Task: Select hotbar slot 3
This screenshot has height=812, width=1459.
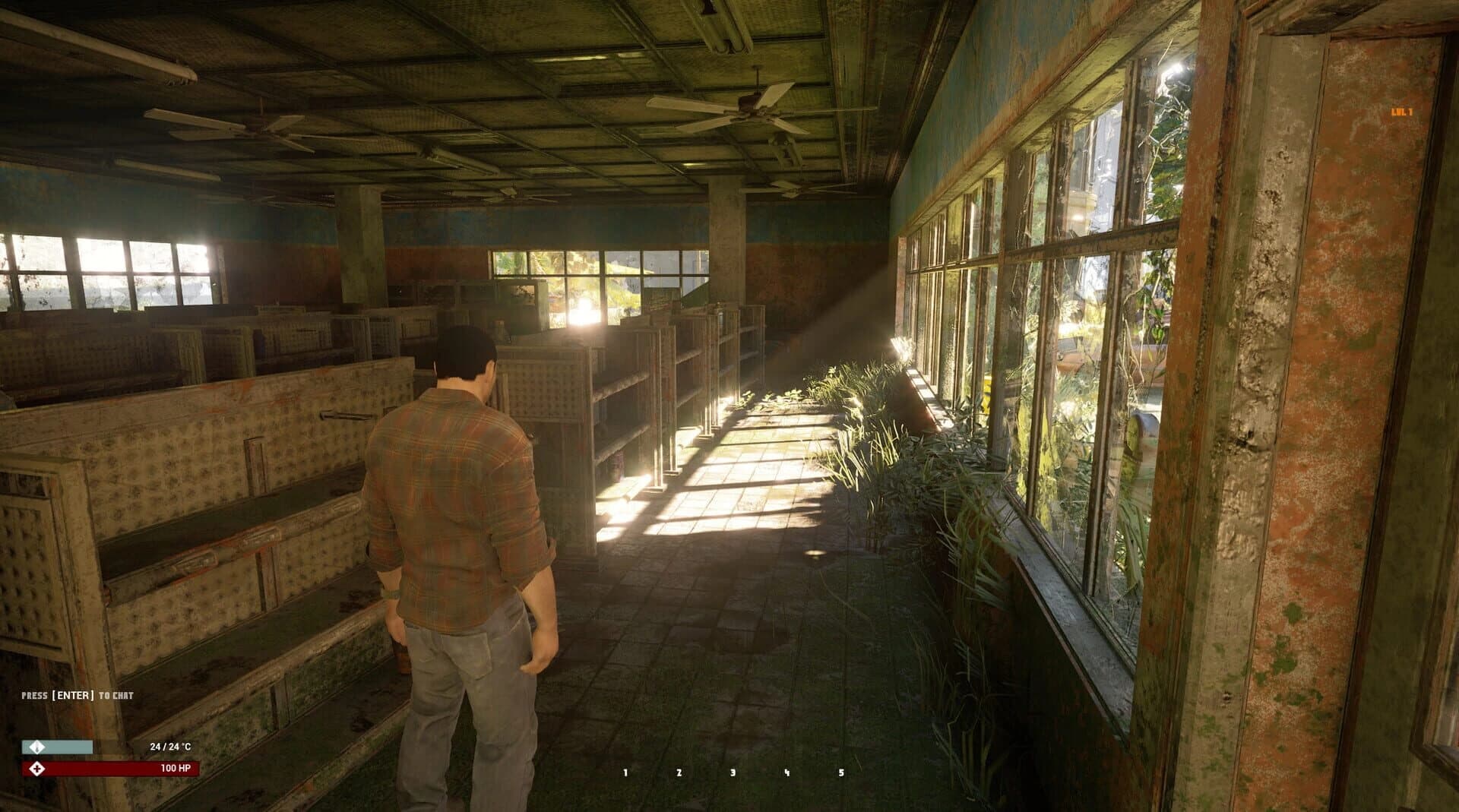Action: pos(732,773)
